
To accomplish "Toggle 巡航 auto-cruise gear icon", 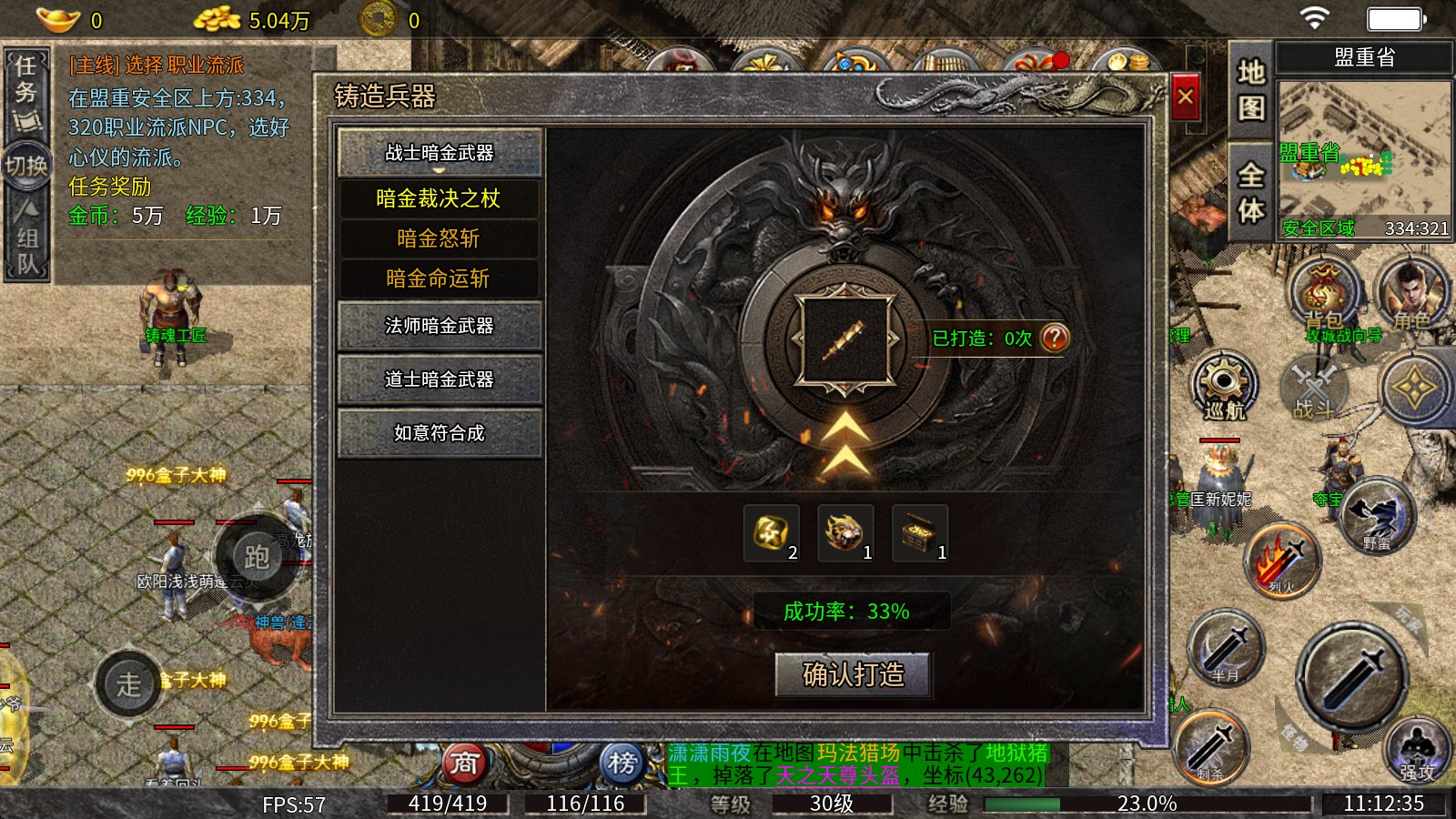I will pyautogui.click(x=1224, y=385).
